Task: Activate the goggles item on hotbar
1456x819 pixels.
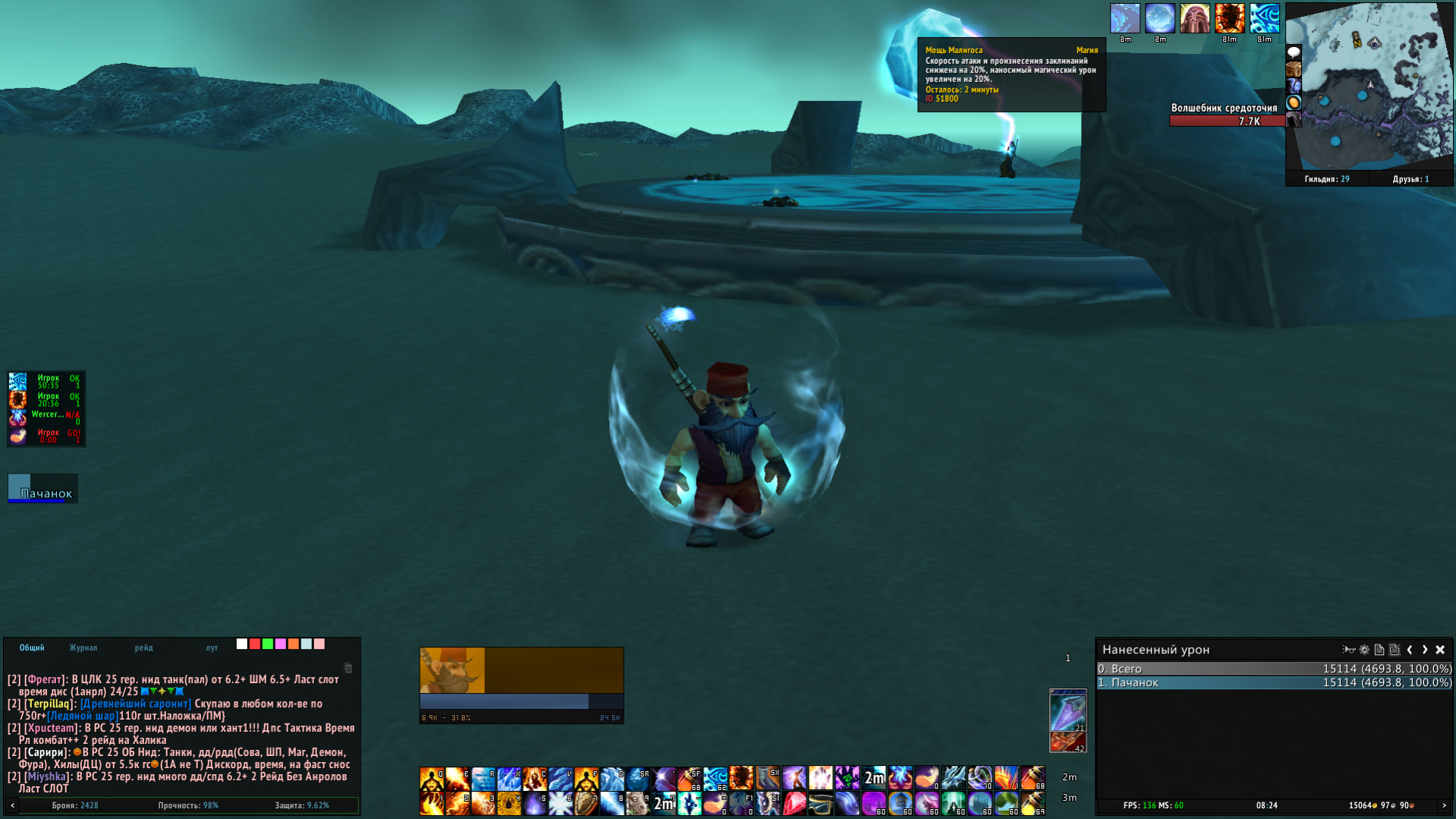Action: click(x=820, y=803)
